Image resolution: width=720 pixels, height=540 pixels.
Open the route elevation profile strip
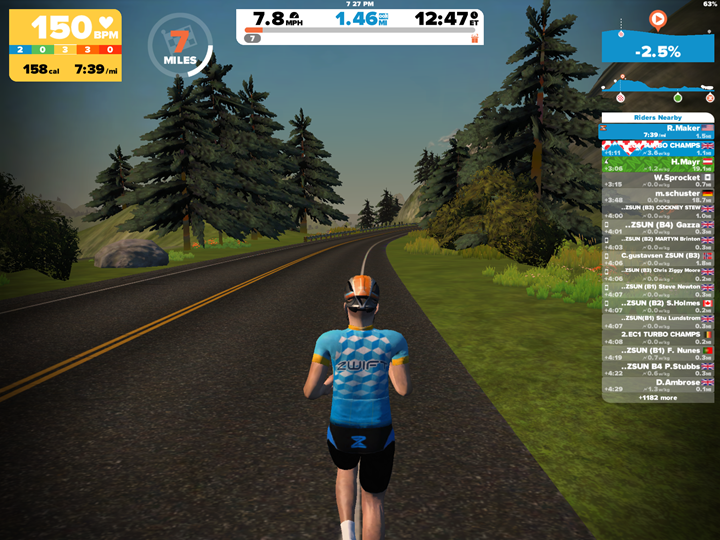tap(658, 88)
